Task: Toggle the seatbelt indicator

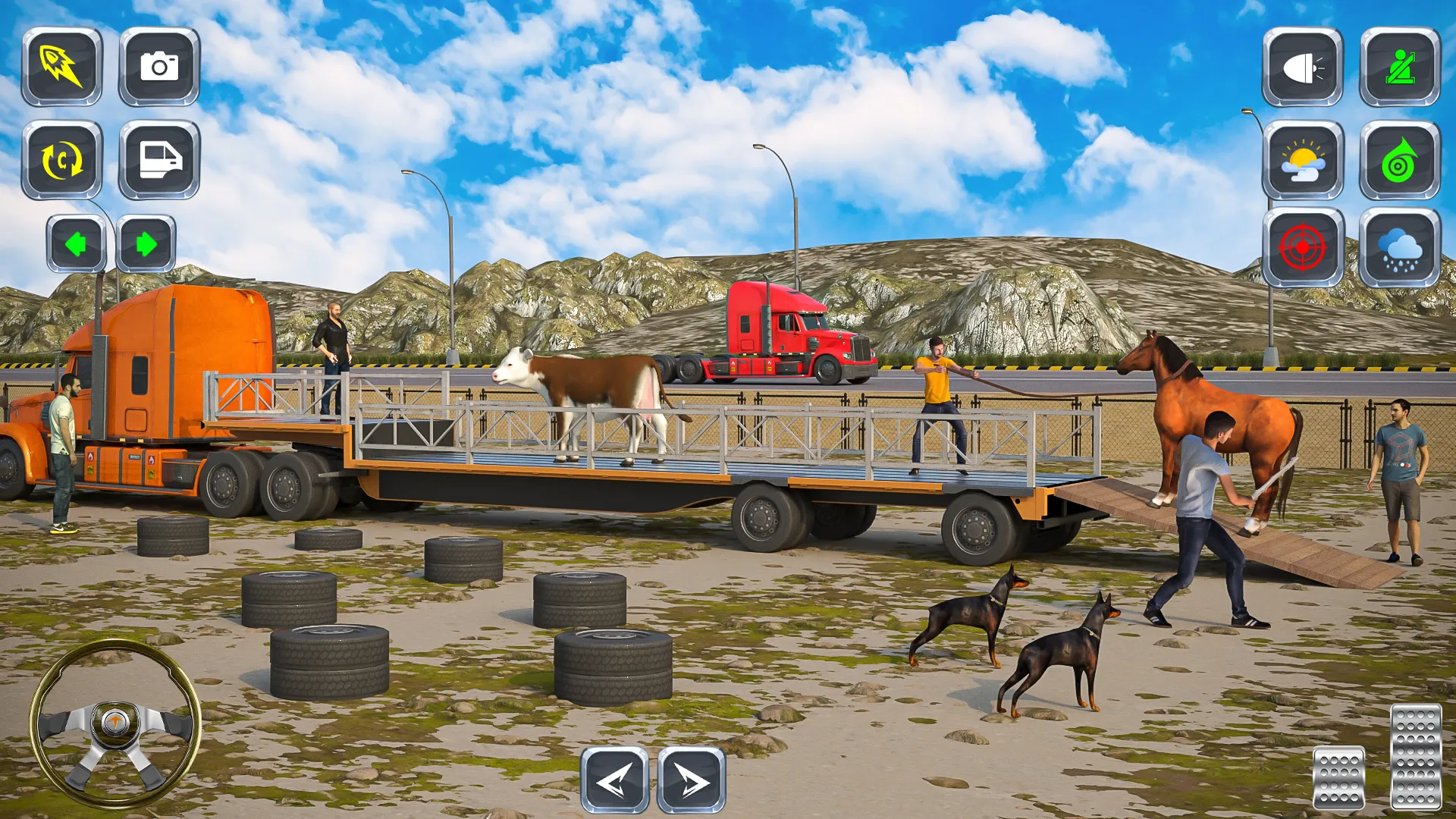Action: (1399, 68)
